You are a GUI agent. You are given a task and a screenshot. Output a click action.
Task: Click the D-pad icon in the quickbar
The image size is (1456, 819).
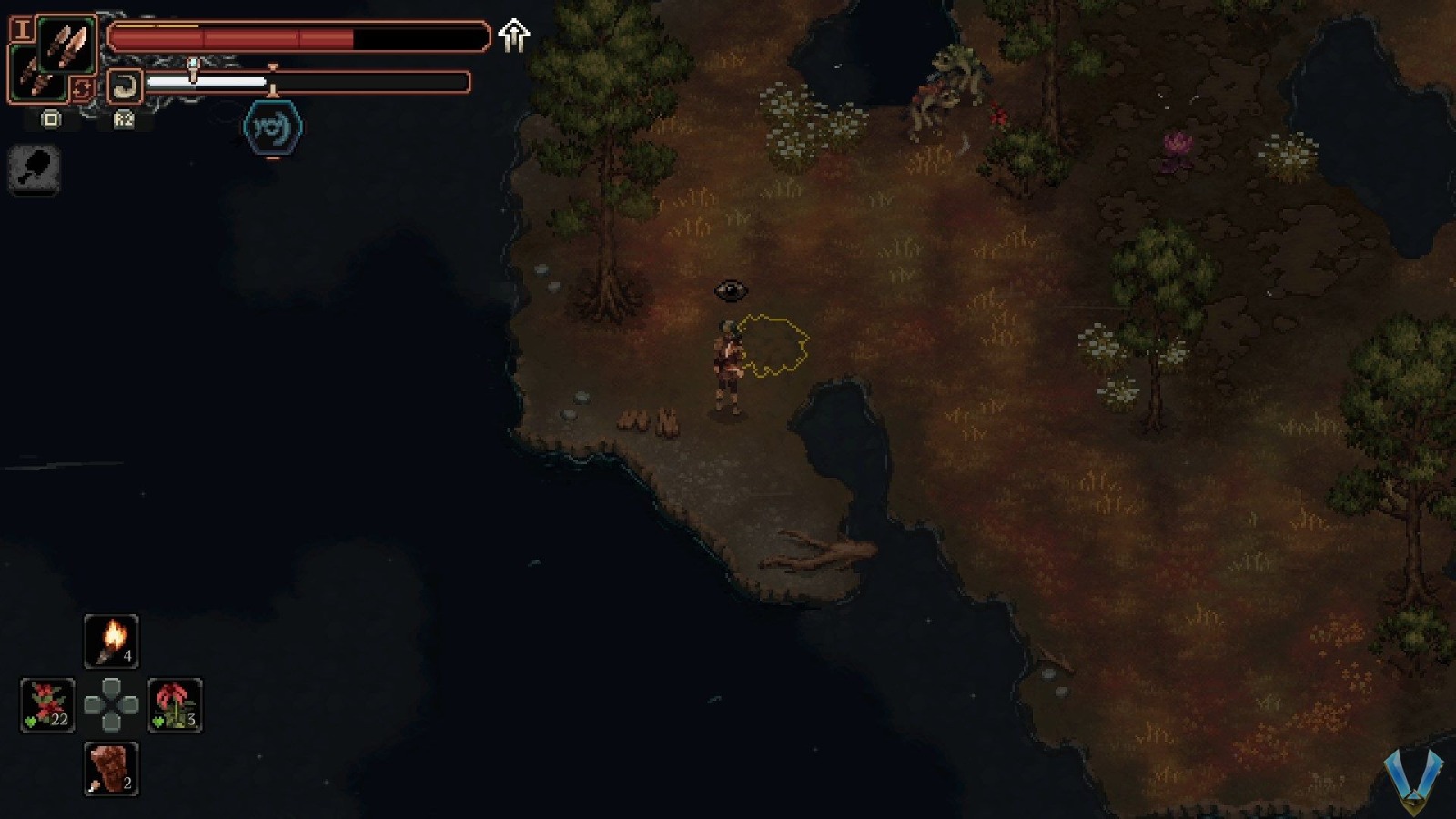click(109, 705)
